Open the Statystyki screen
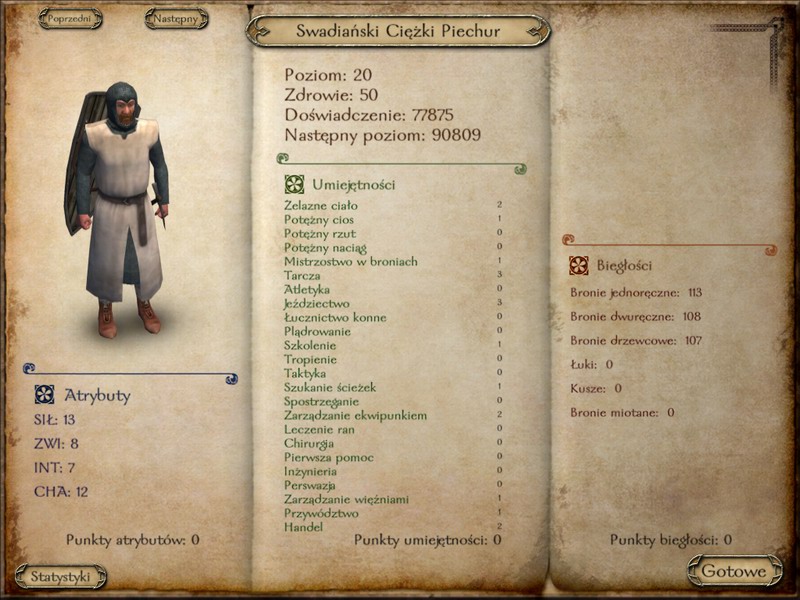The width and height of the screenshot is (800, 600). click(x=61, y=577)
